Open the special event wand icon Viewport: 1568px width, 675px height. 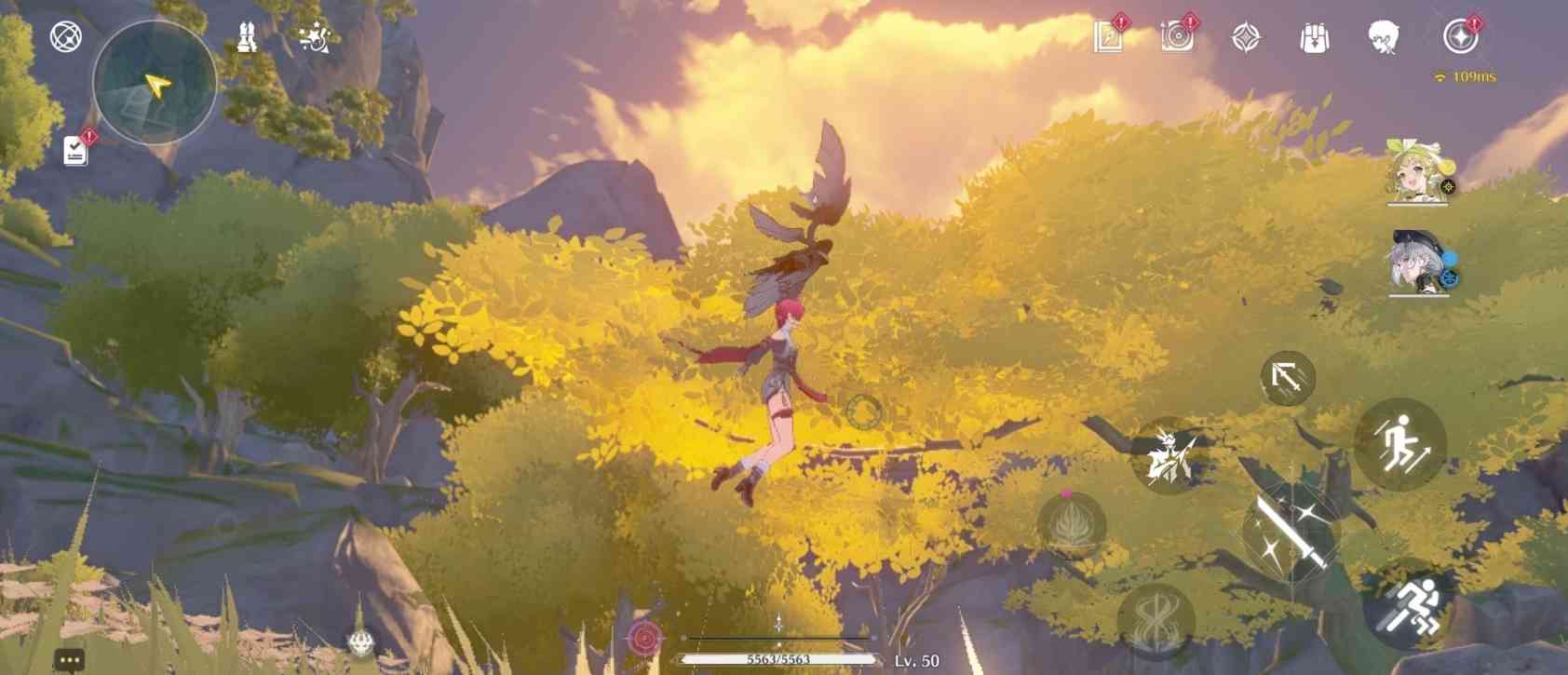(314, 37)
